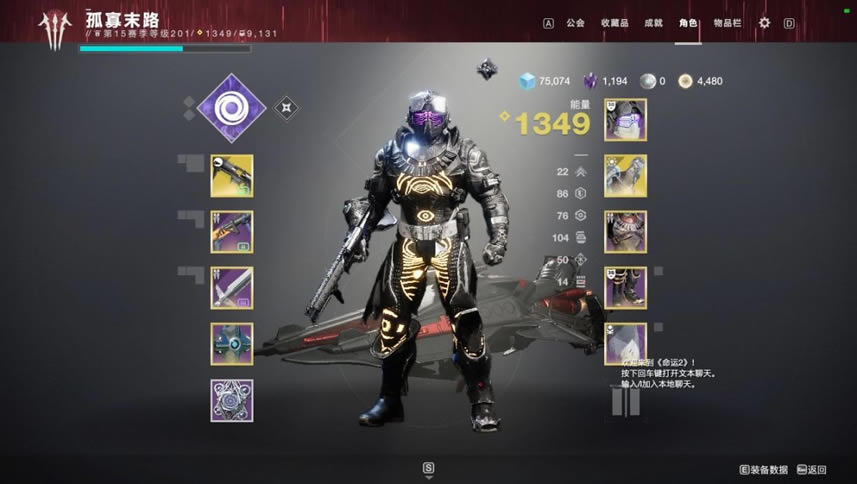Open the purple Void subclass diamond
Viewport: 857px width, 484px height.
tap(231, 107)
